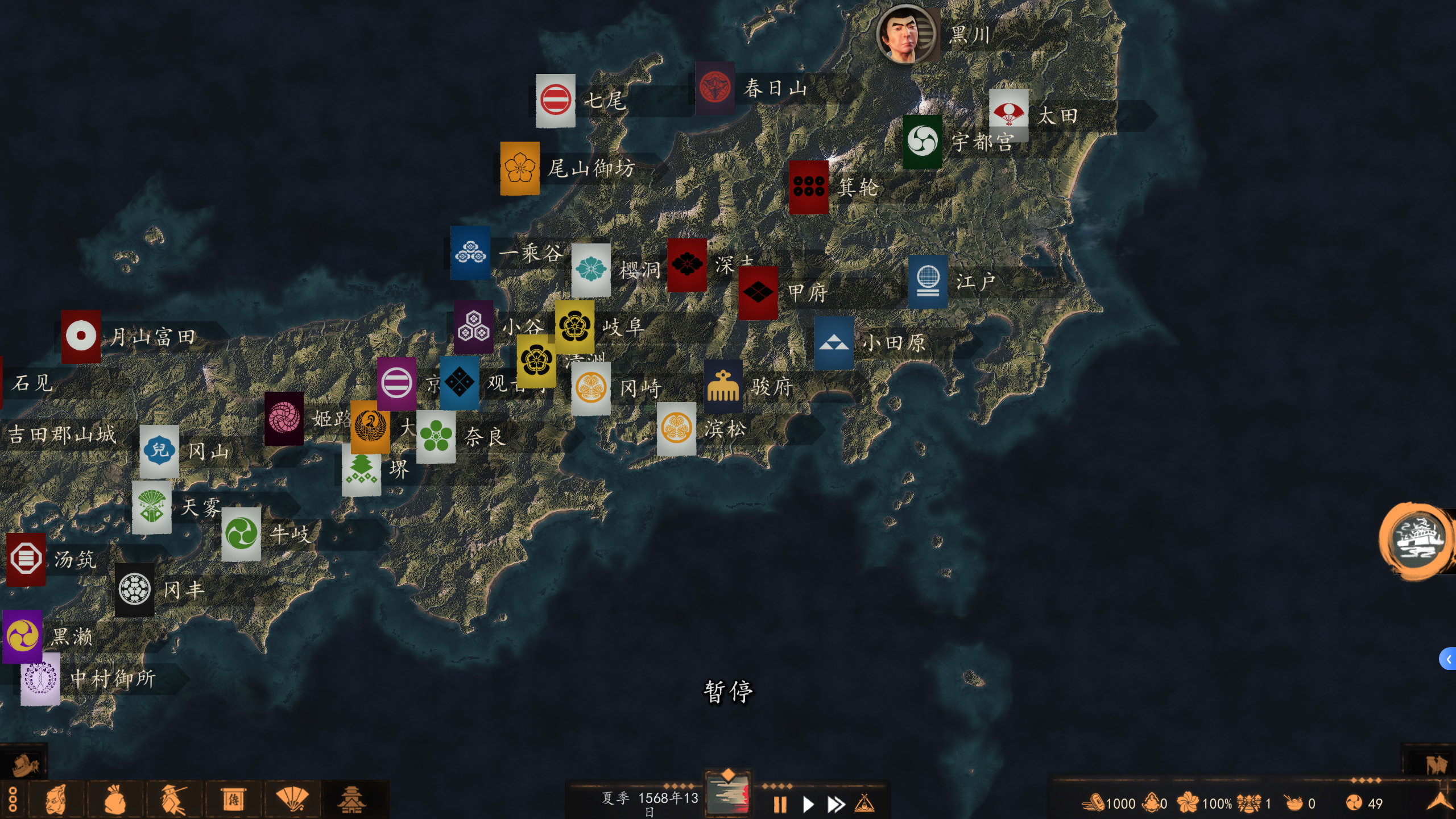Image resolution: width=1456 pixels, height=819 pixels.
Task: Collapse the right side panel chevron
Action: pos(1450,659)
